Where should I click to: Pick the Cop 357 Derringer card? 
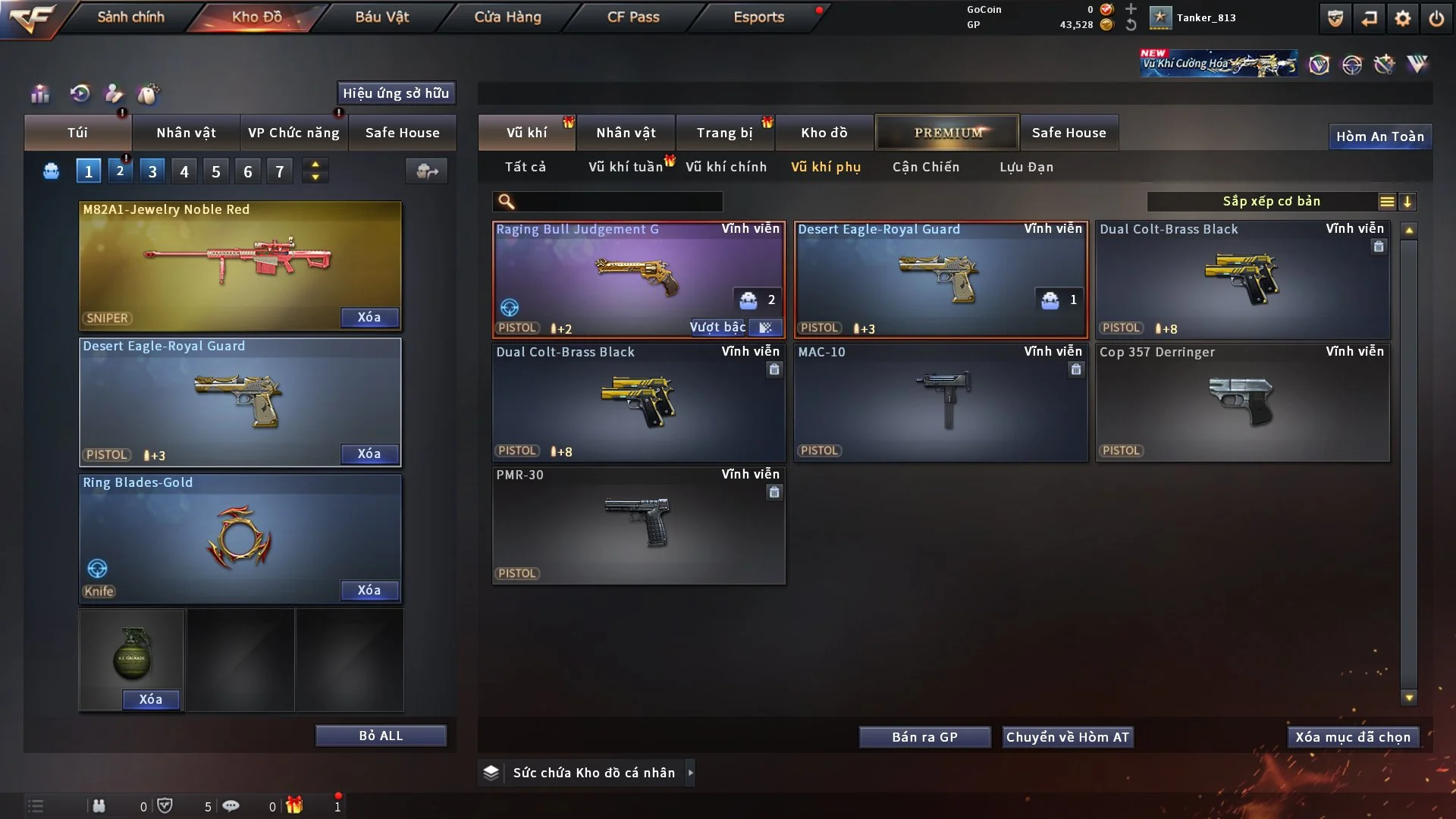pos(1242,402)
